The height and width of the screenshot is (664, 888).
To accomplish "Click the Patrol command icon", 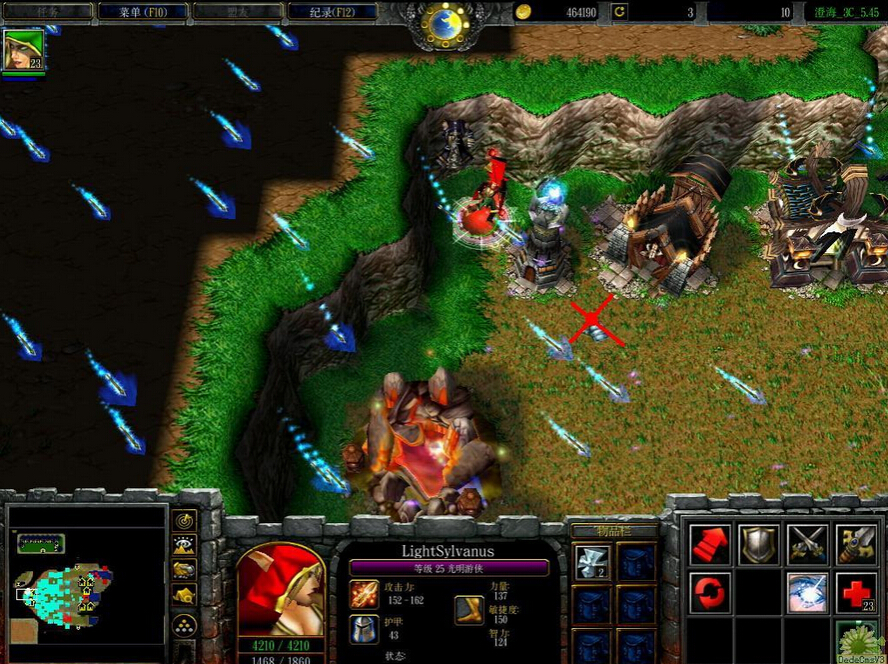I will 855,544.
